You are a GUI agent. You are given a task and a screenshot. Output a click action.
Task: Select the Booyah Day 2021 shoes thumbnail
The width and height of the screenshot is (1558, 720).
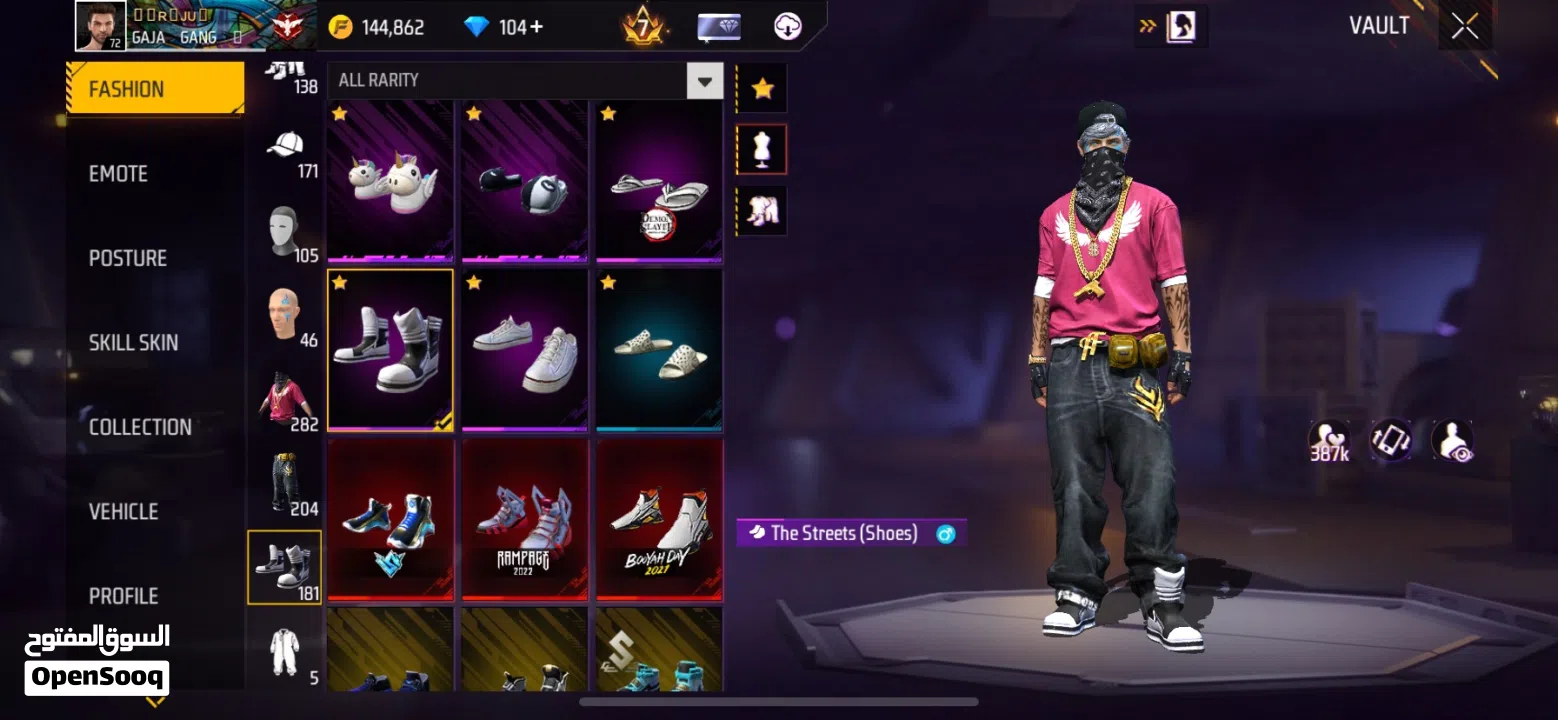pyautogui.click(x=658, y=518)
